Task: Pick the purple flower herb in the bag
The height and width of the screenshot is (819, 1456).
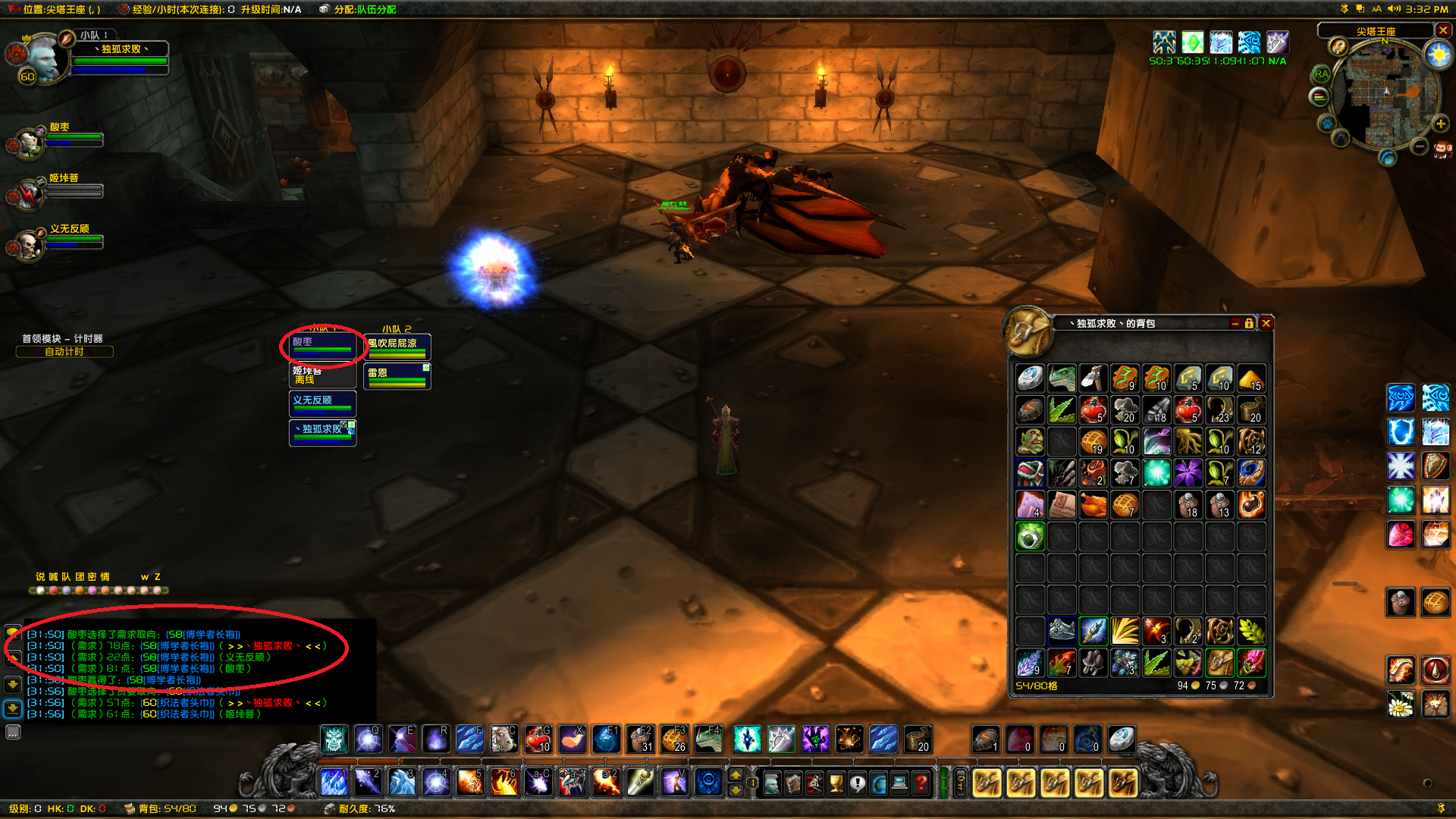Action: click(x=1188, y=473)
